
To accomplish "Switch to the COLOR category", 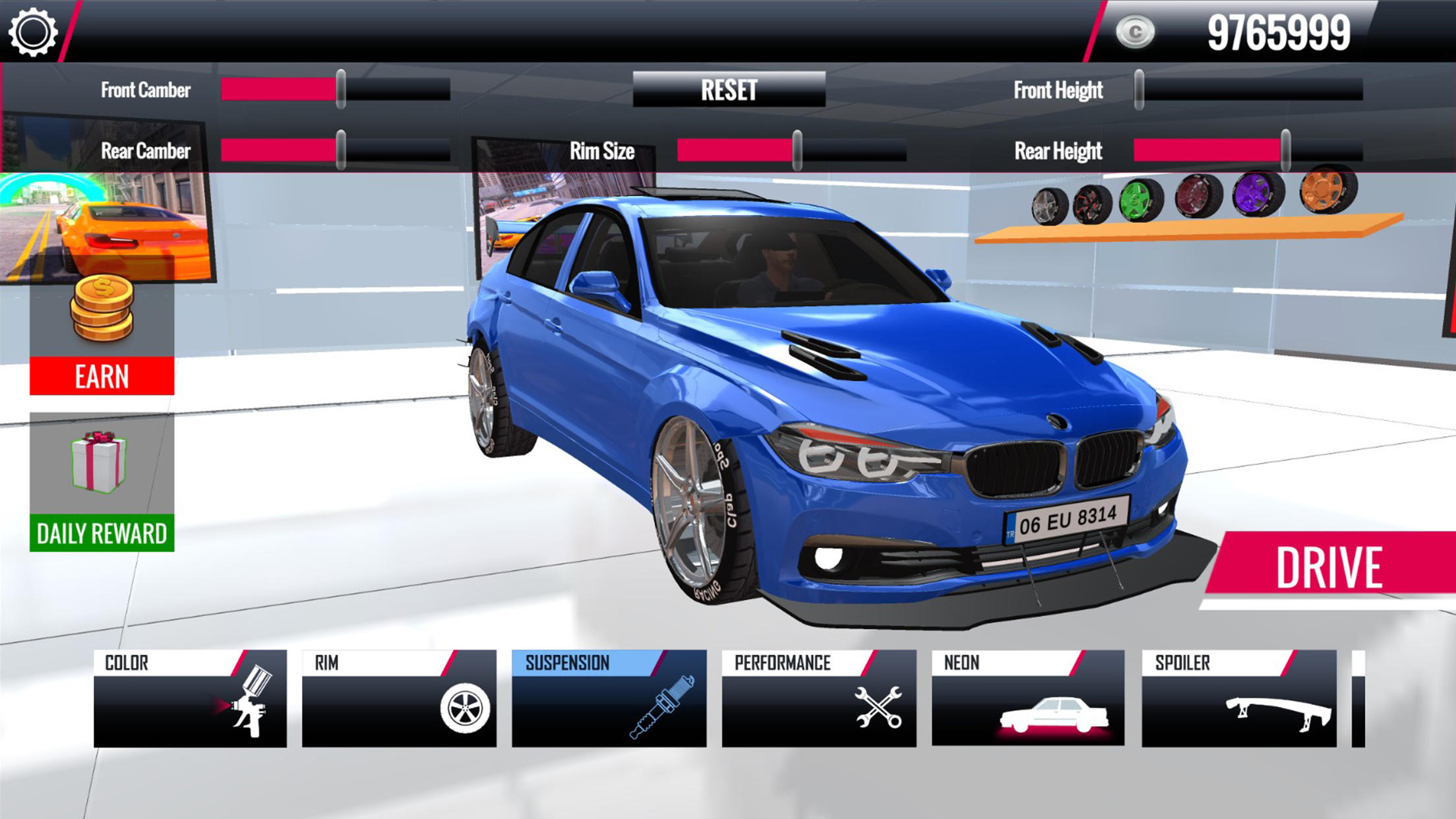I will (x=190, y=698).
